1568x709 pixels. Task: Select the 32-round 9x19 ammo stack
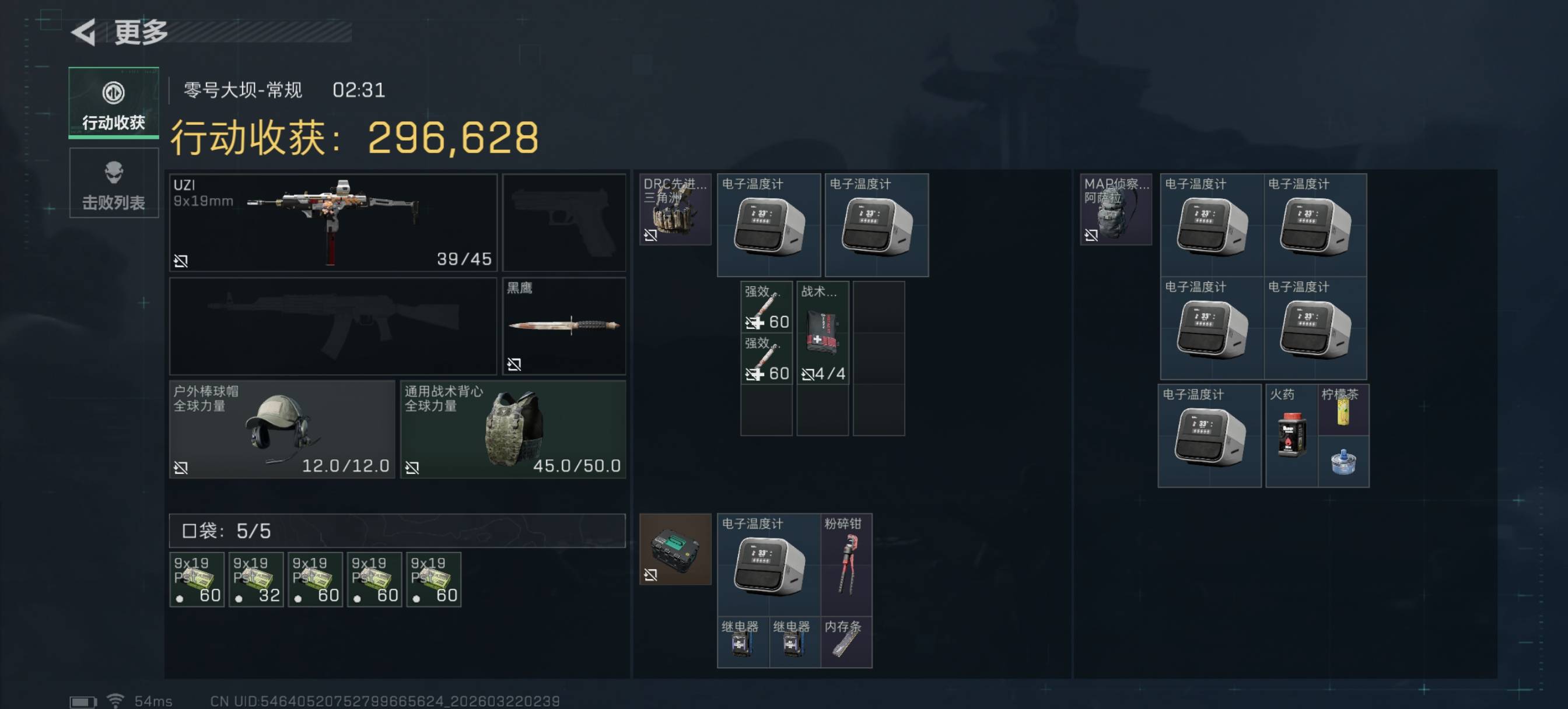coord(256,580)
